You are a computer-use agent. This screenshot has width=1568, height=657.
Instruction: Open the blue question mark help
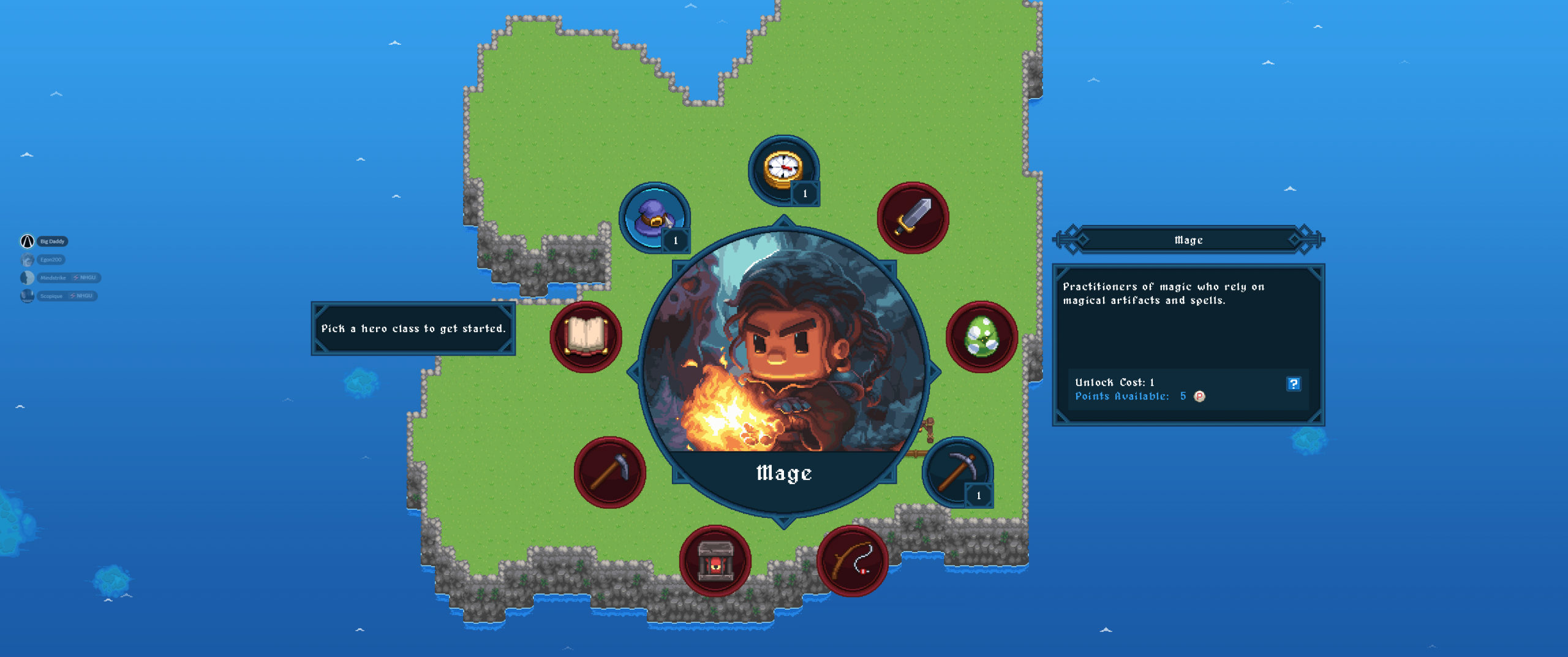[1293, 384]
